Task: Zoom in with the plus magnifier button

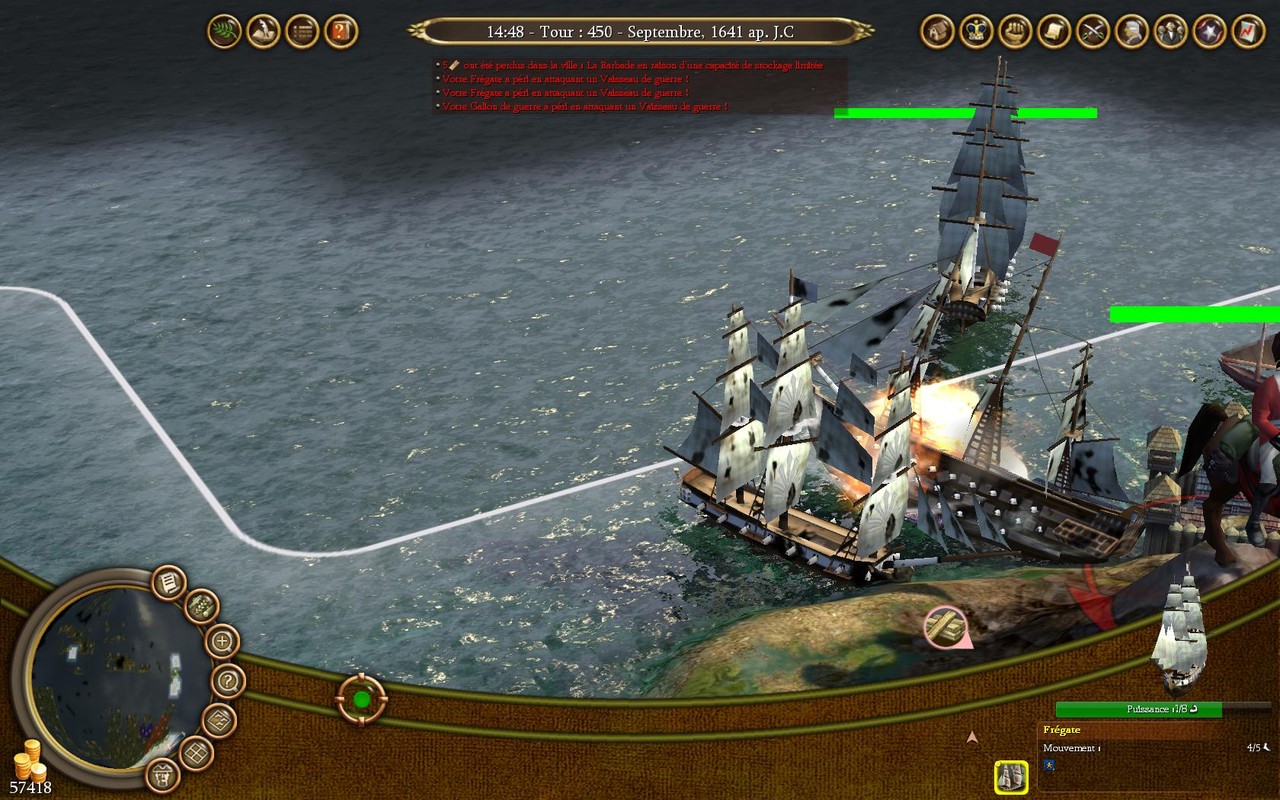Action: point(222,641)
